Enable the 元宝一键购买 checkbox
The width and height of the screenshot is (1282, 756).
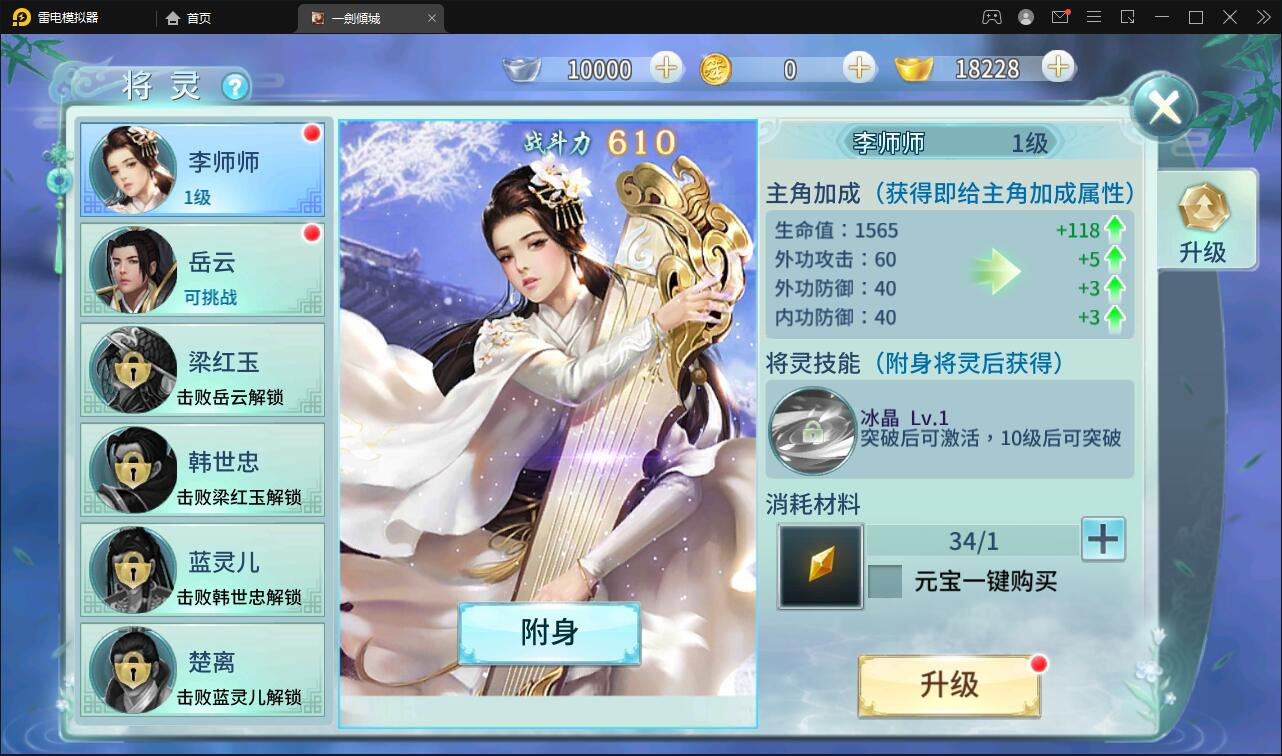[x=886, y=581]
